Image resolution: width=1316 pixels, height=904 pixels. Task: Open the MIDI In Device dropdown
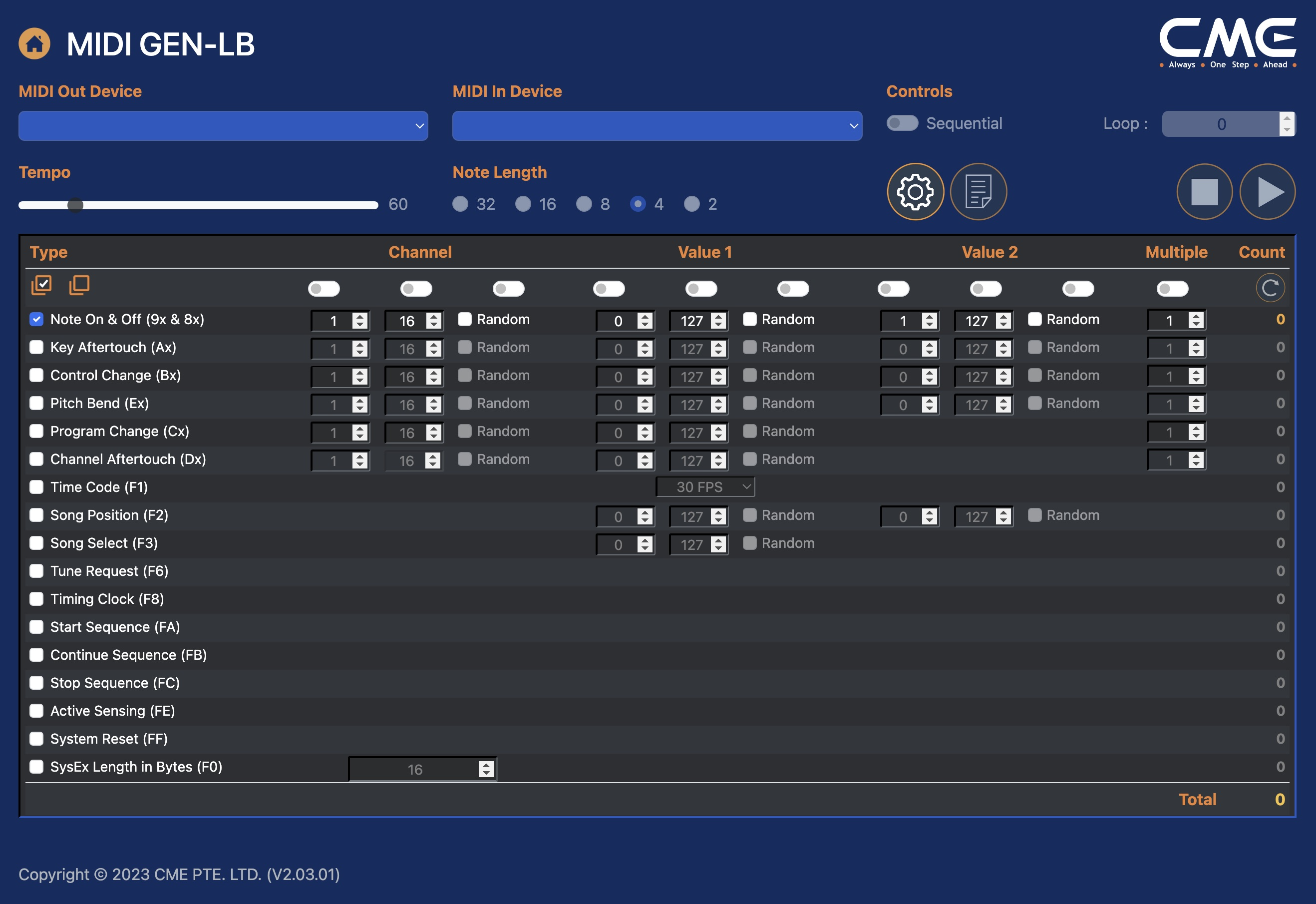pos(657,126)
